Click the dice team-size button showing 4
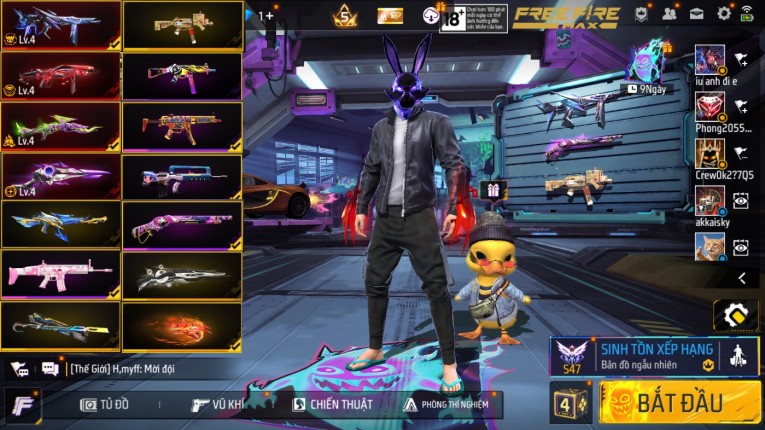Image resolution: width=765 pixels, height=430 pixels. [x=568, y=404]
